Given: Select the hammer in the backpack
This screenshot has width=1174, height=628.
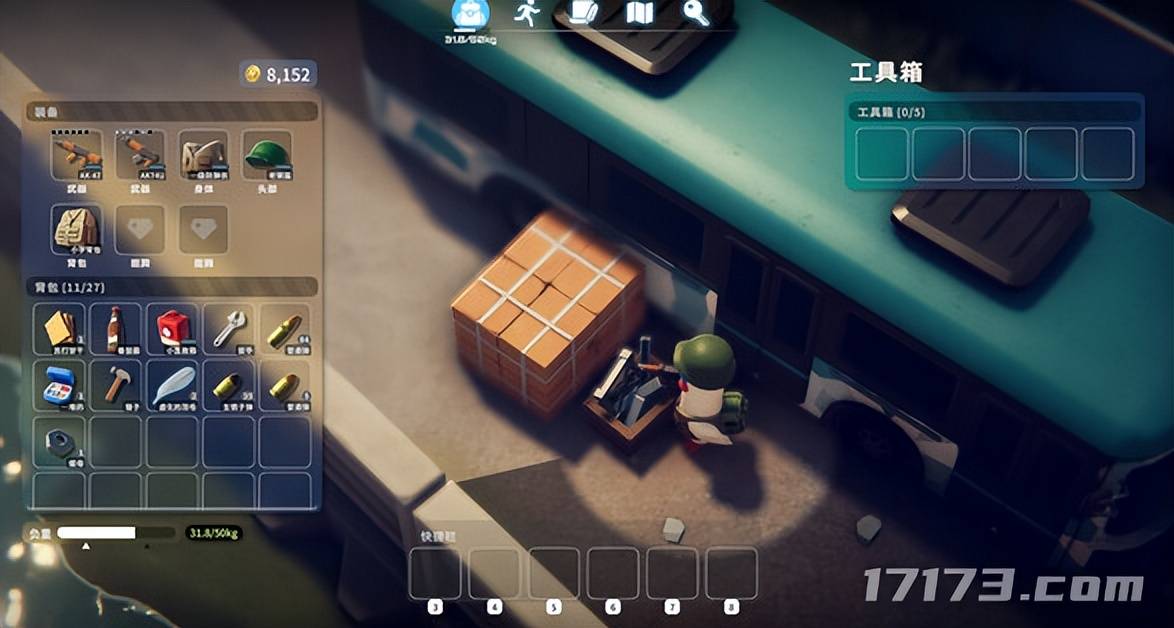Looking at the screenshot, I should point(116,386).
